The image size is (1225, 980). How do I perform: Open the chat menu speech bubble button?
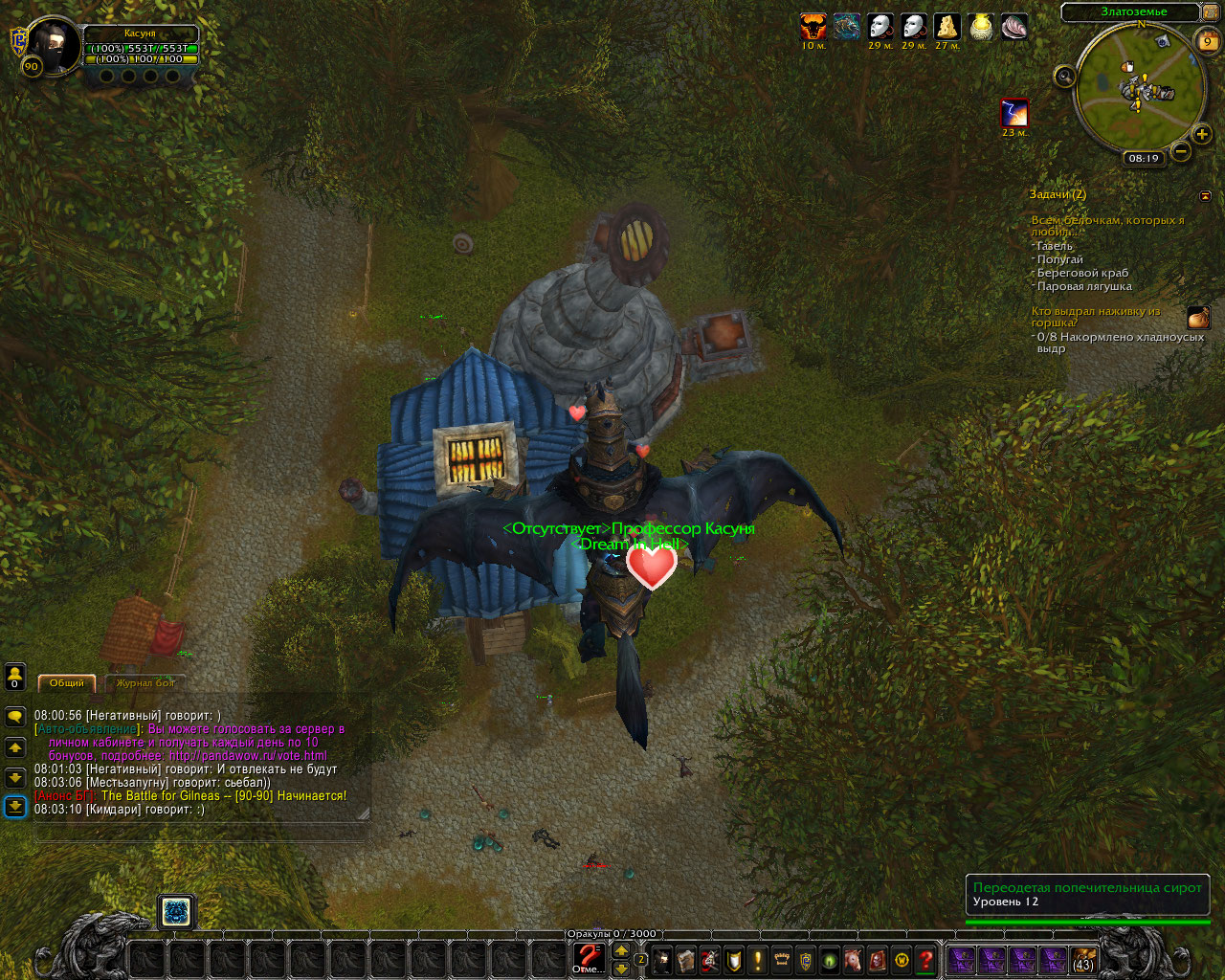coord(15,716)
